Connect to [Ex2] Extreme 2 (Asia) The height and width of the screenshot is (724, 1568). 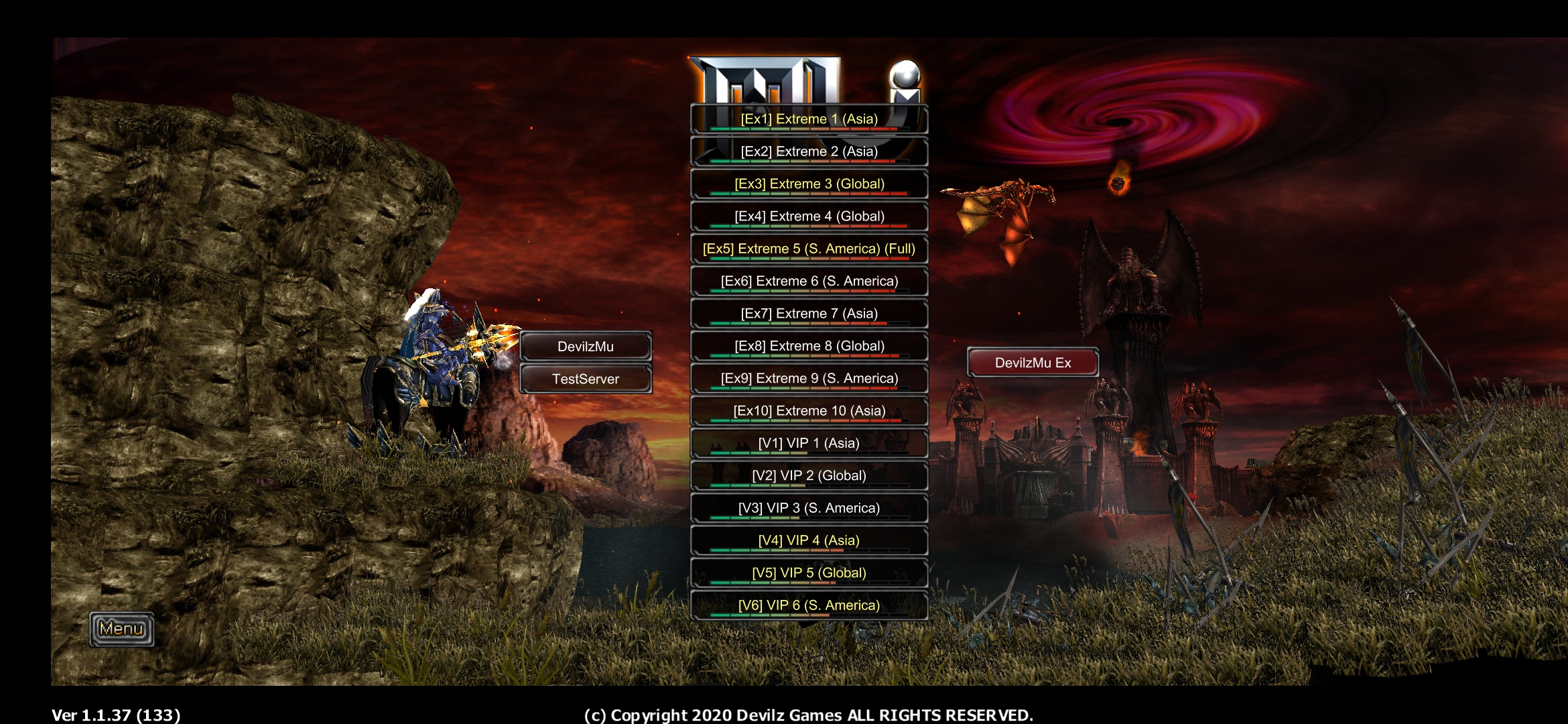809,152
